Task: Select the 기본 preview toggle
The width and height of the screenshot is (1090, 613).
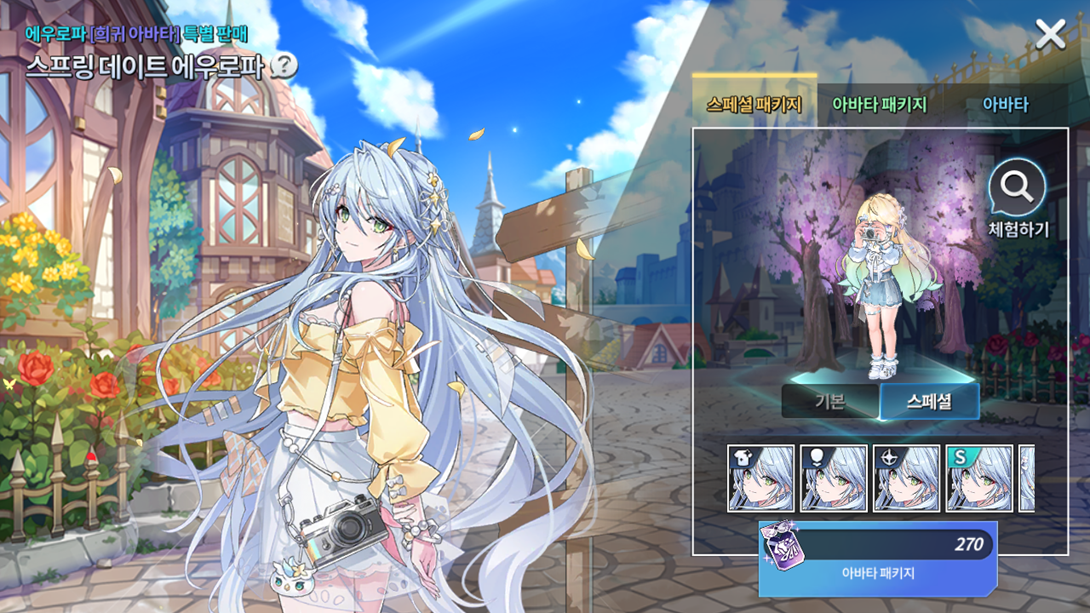Action: click(830, 402)
